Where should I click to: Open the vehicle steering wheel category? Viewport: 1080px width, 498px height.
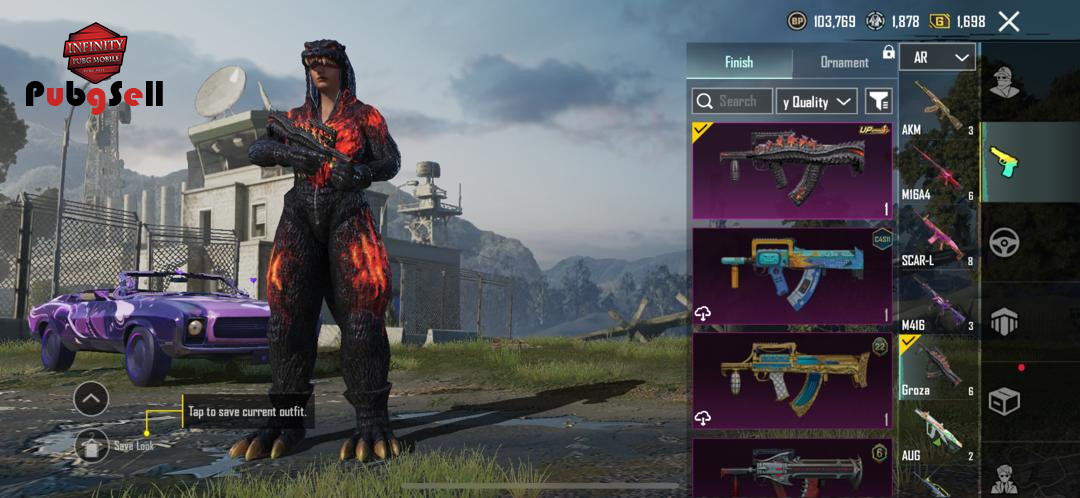coord(1004,243)
